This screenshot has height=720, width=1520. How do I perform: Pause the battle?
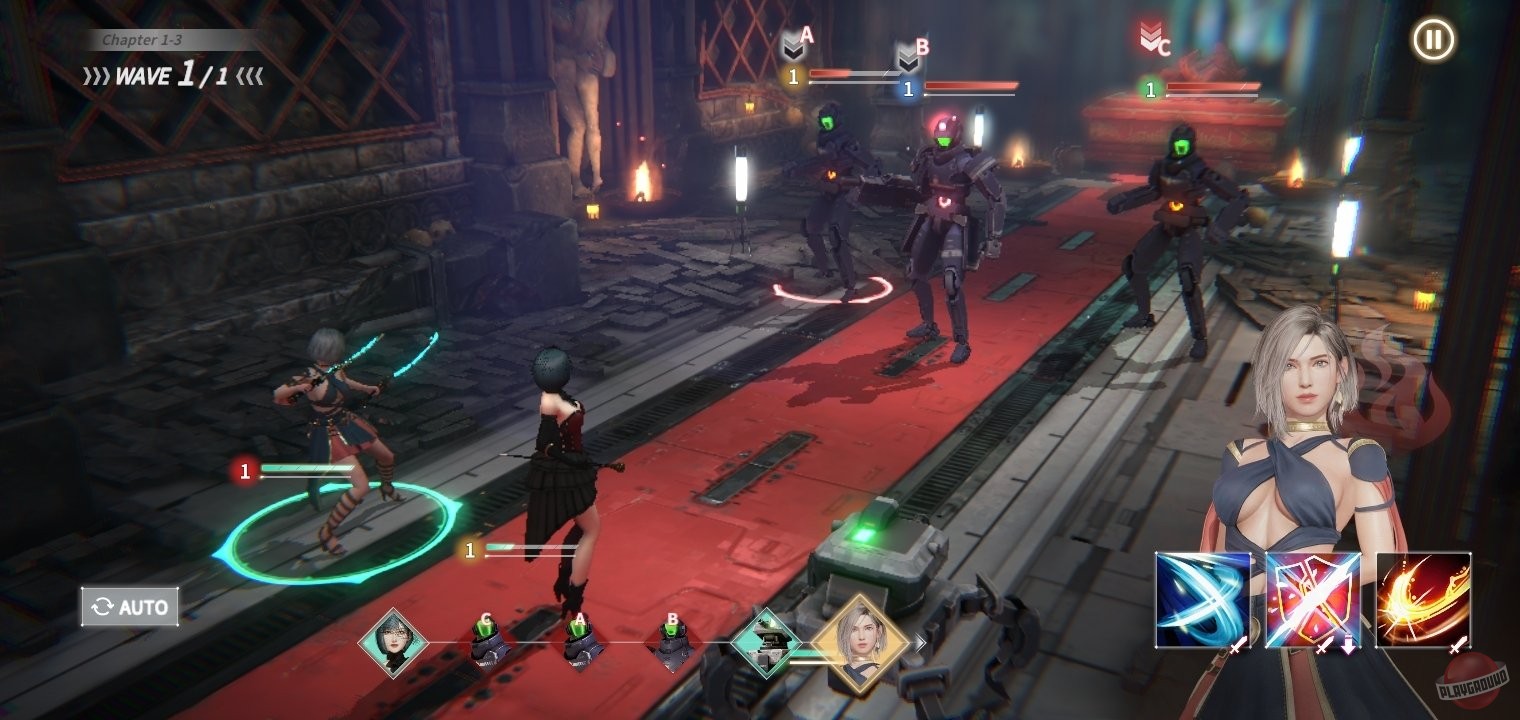tap(1435, 40)
